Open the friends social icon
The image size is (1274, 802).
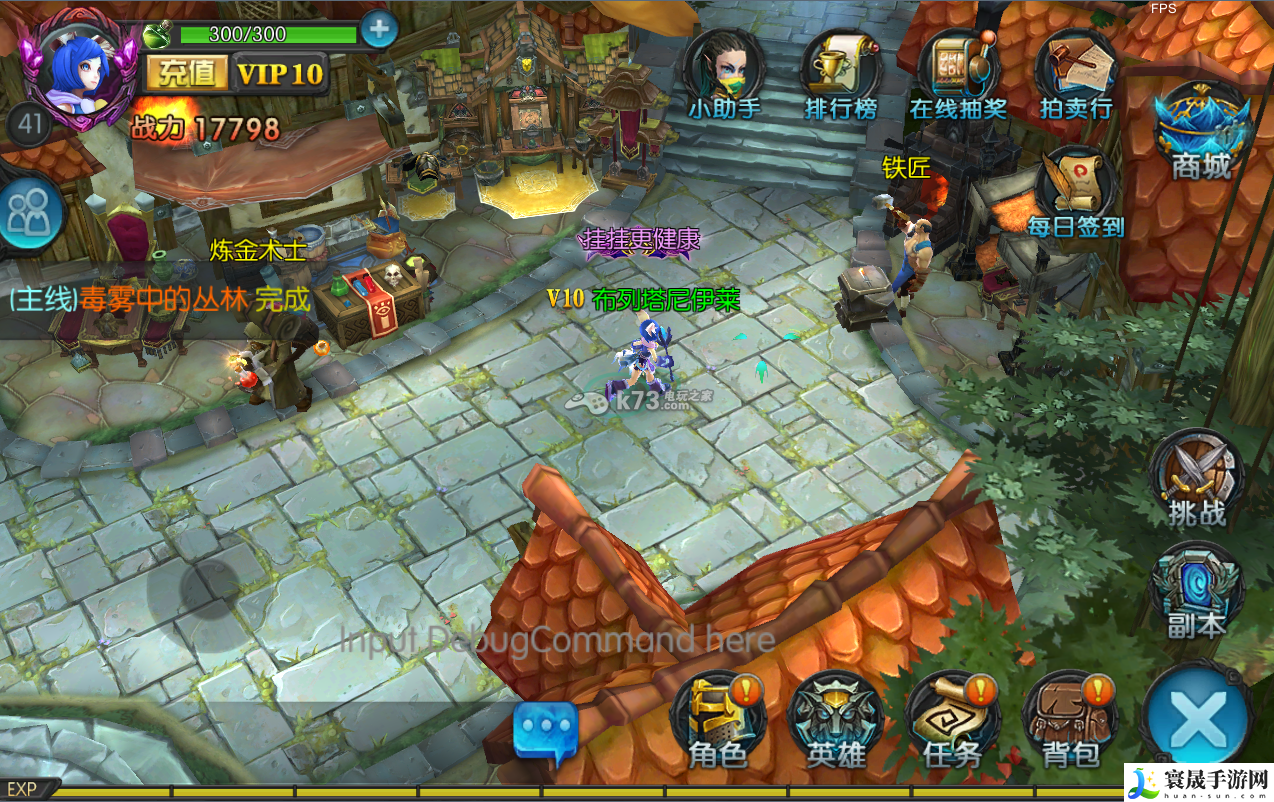click(x=30, y=213)
